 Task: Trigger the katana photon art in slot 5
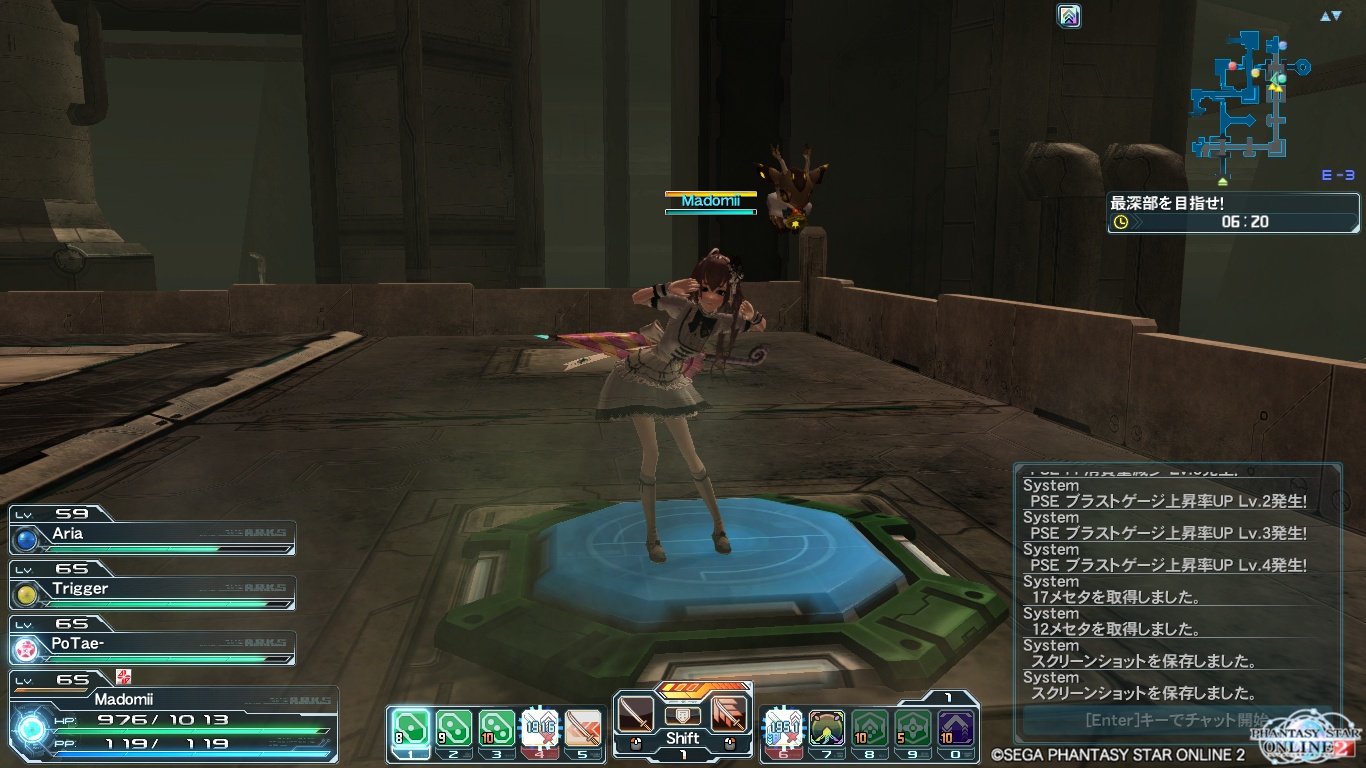pos(582,728)
